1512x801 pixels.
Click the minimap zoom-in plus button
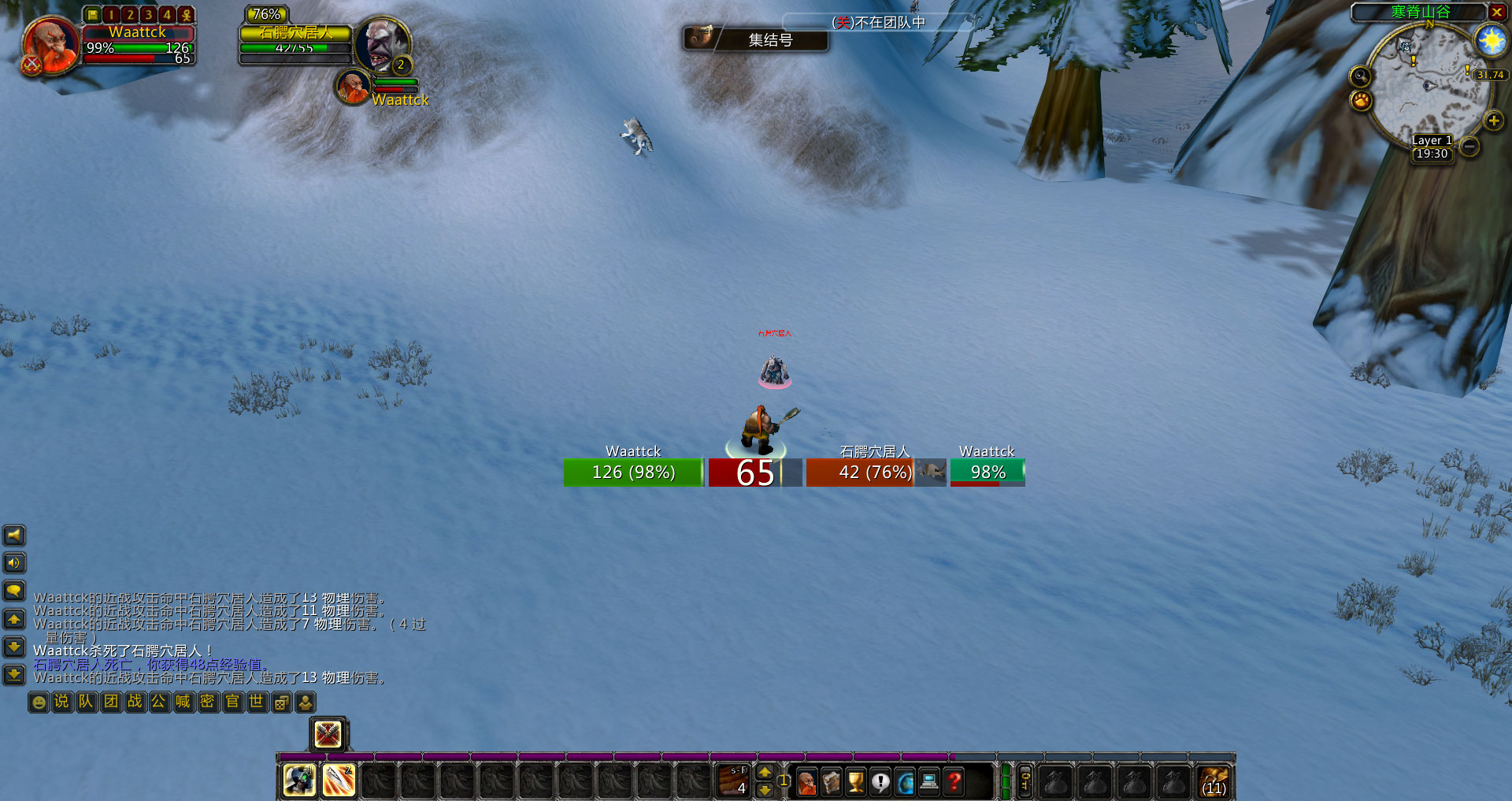click(1493, 121)
